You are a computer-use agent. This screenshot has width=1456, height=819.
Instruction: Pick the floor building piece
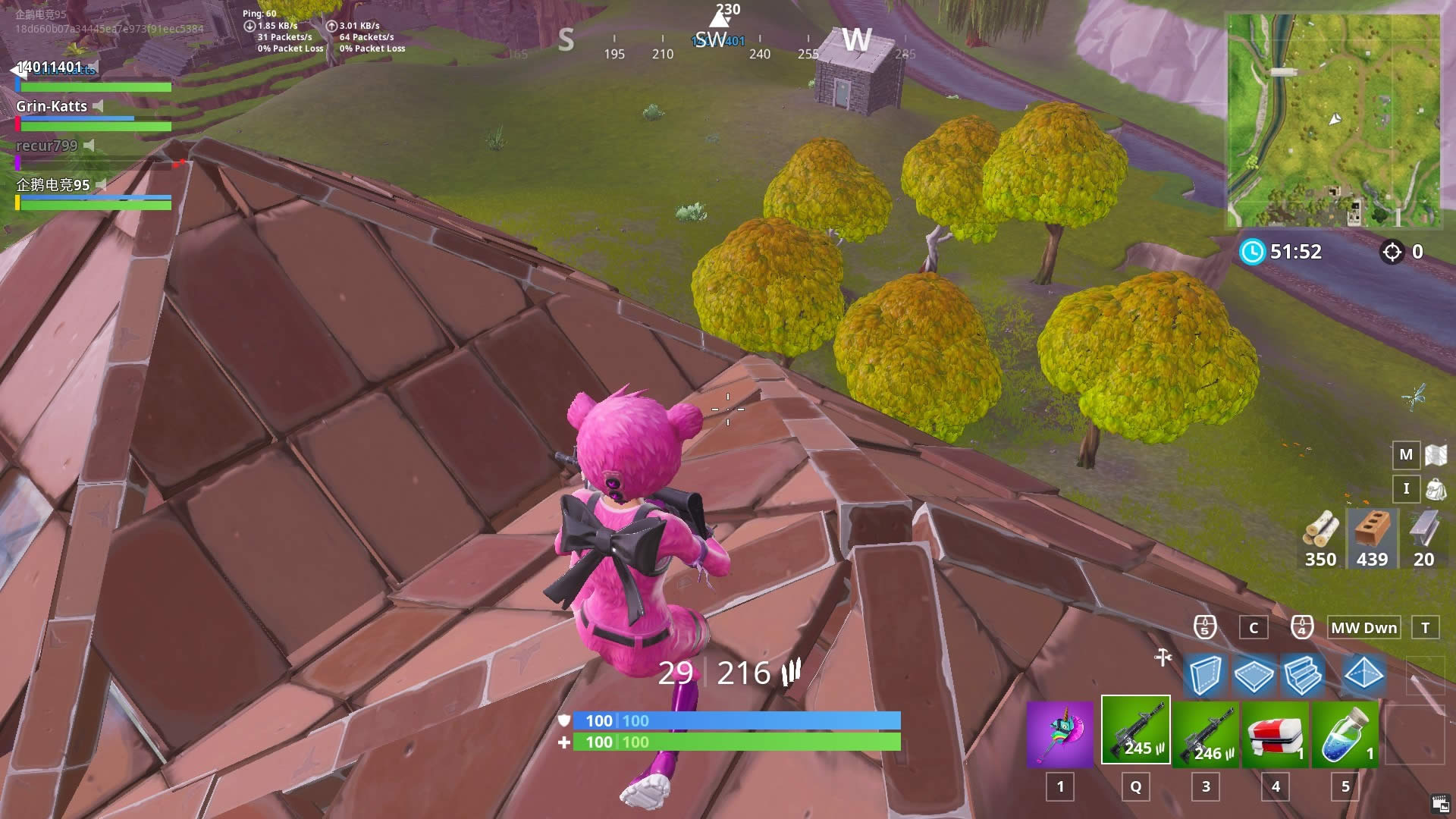[1254, 674]
